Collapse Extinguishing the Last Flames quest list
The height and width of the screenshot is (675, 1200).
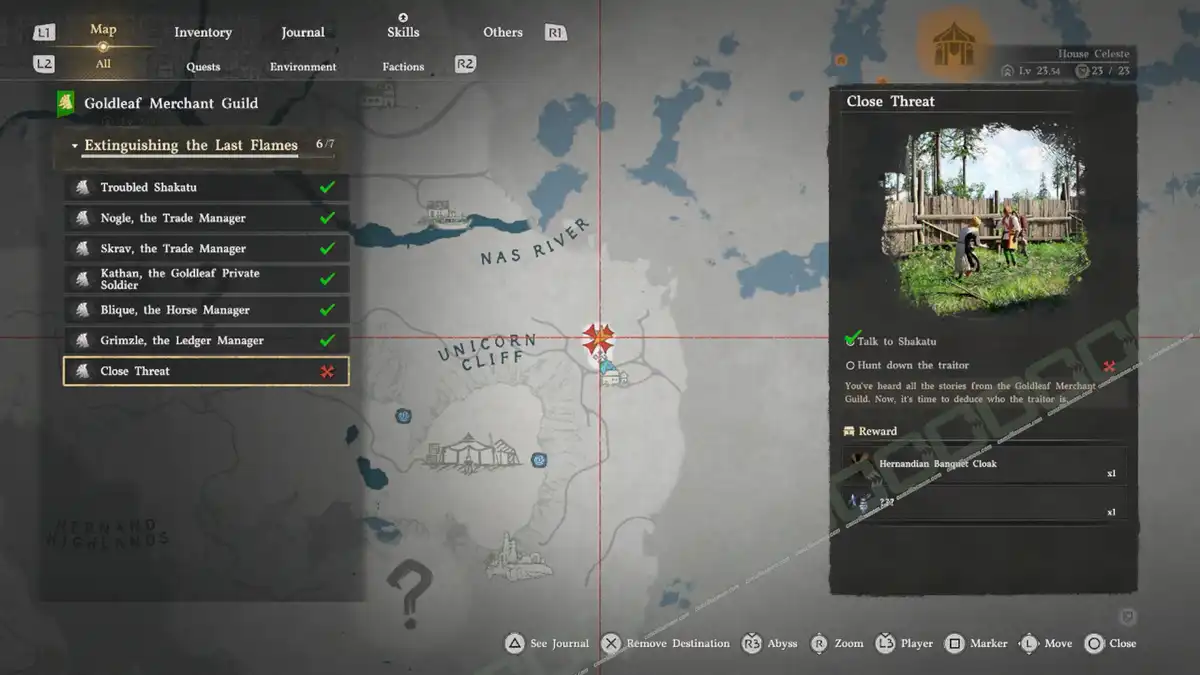(75, 146)
